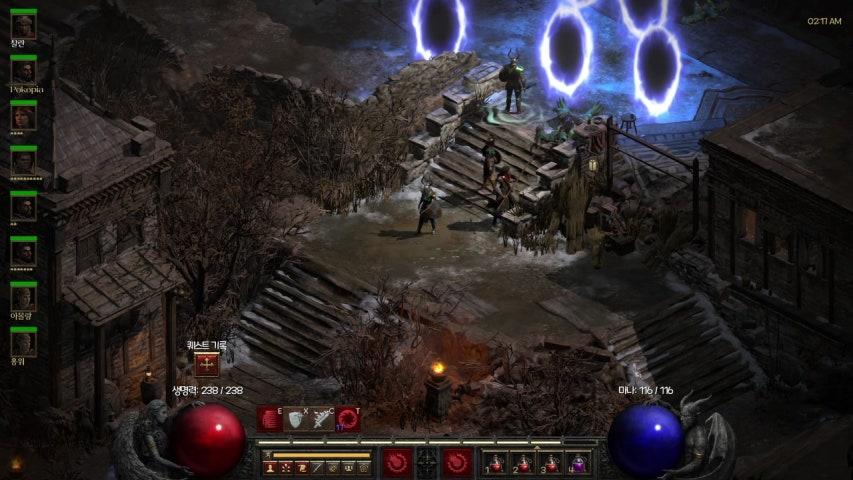Open the quest log button

coord(207,365)
